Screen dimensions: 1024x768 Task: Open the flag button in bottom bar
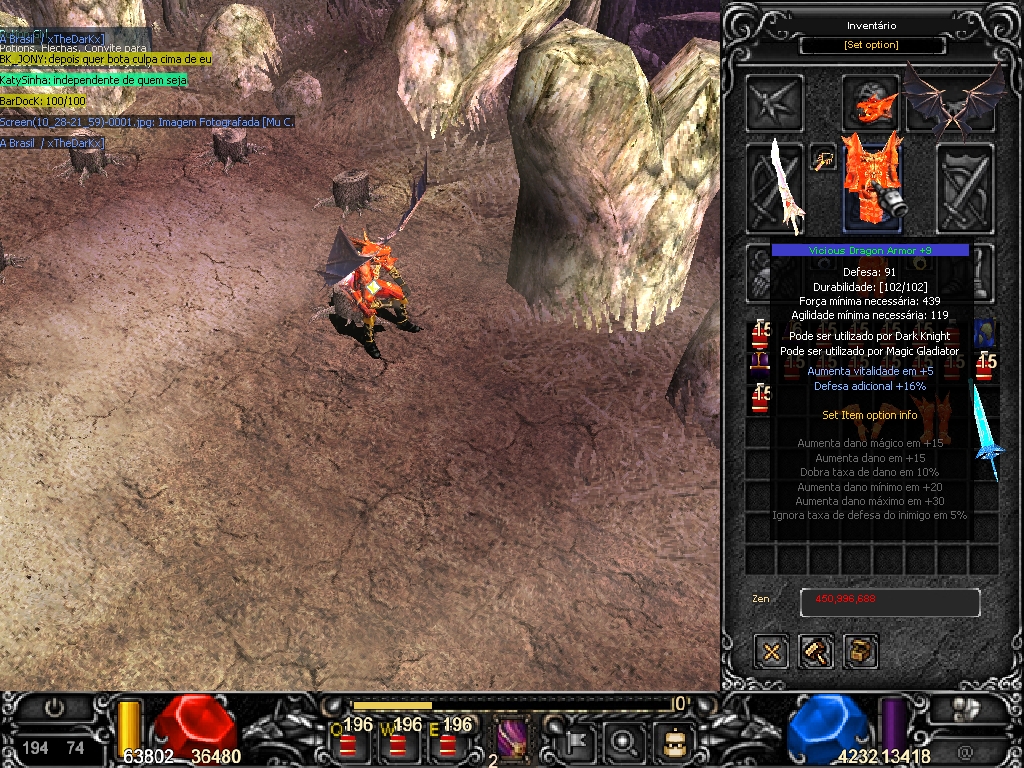(x=578, y=741)
